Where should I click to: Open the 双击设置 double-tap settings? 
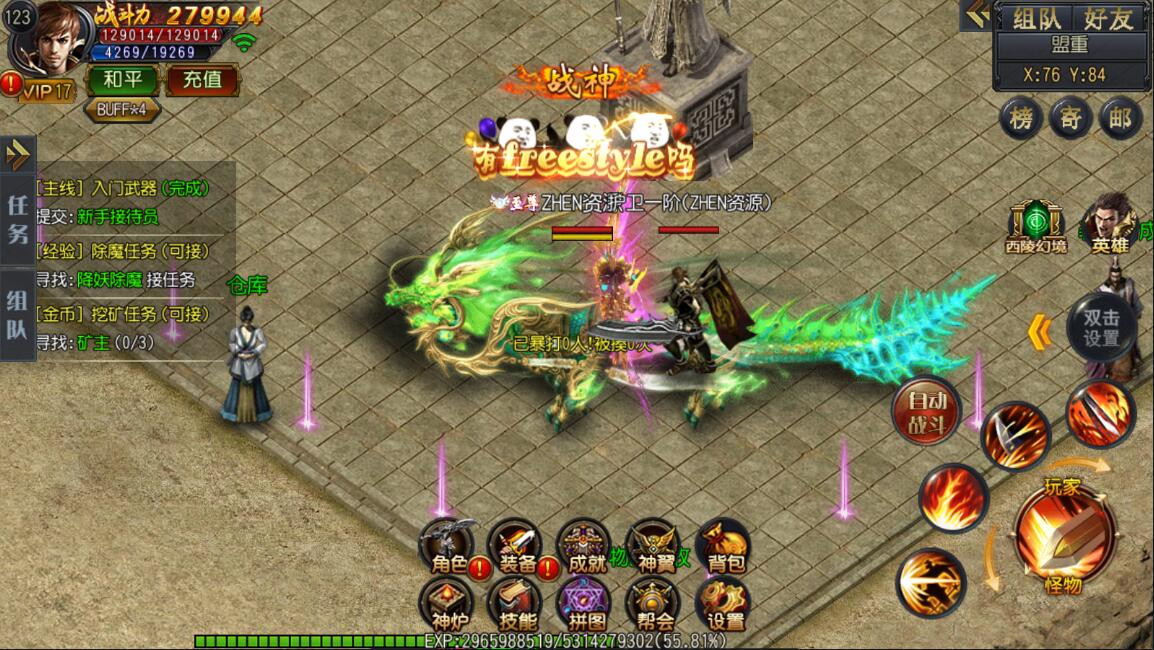click(1101, 325)
